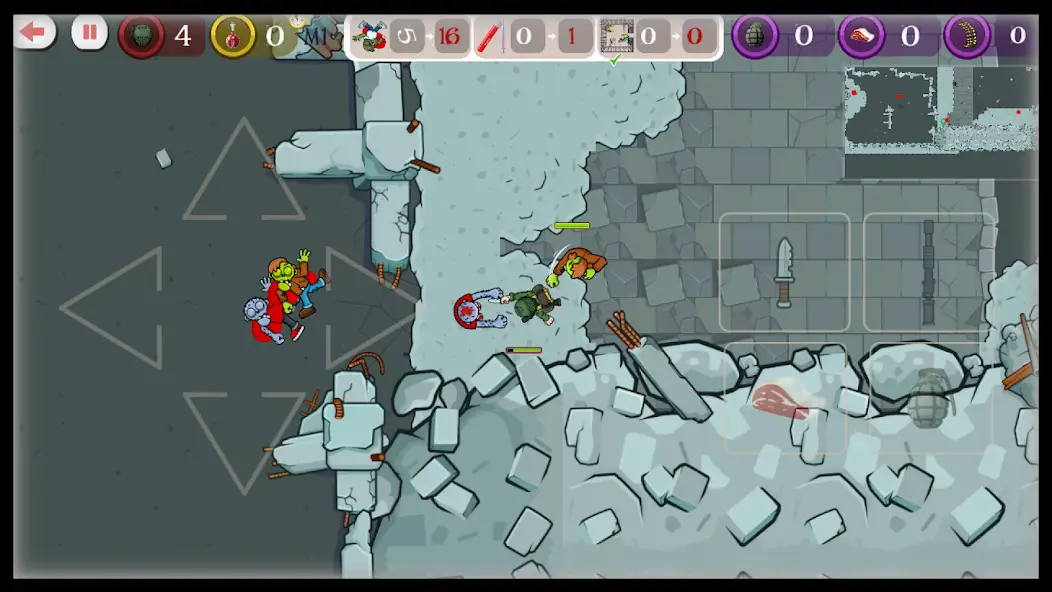Attack with the knife weapon button
The image size is (1052, 592).
(784, 272)
